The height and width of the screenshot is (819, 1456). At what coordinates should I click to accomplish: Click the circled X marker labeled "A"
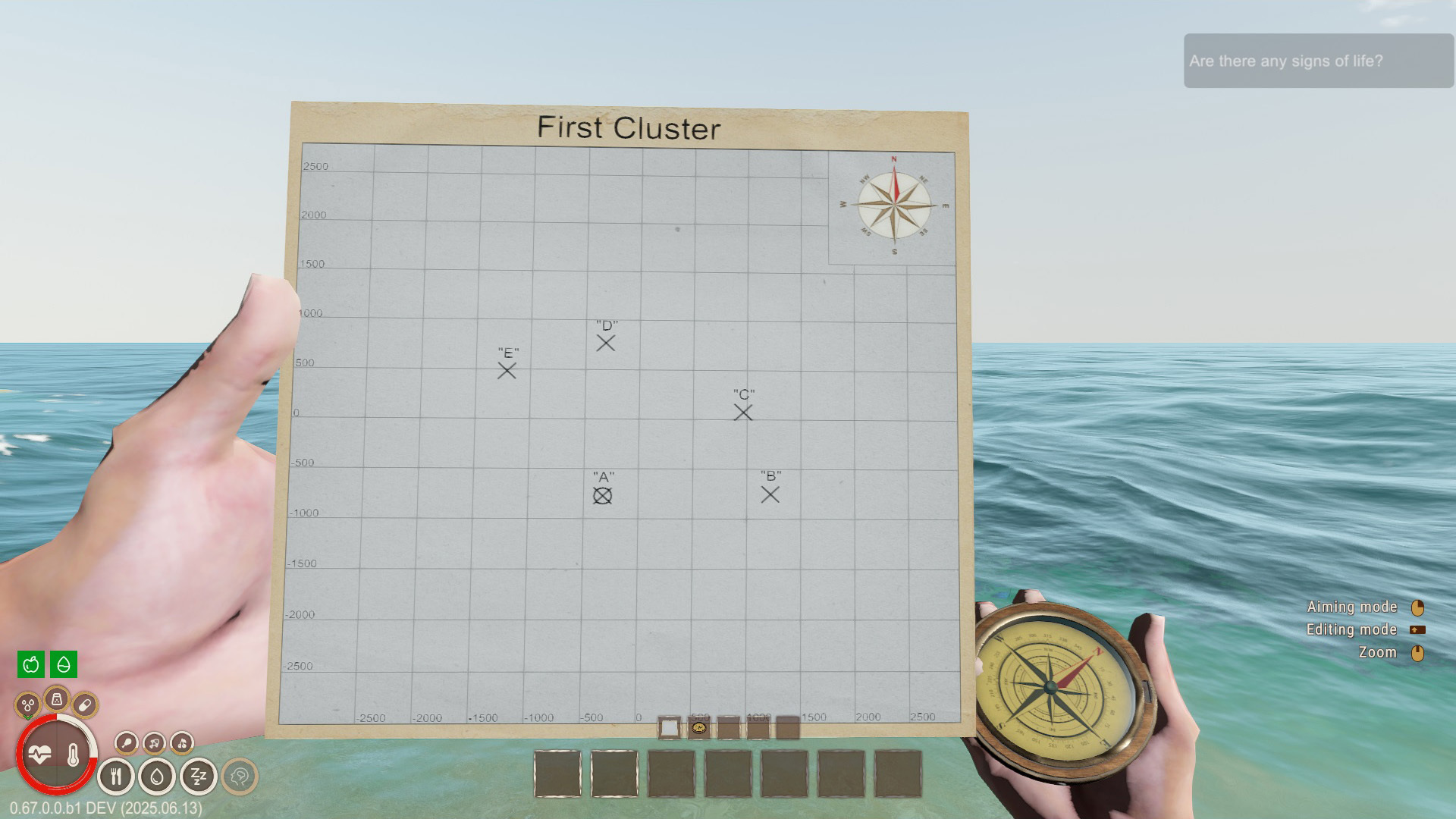tap(603, 494)
